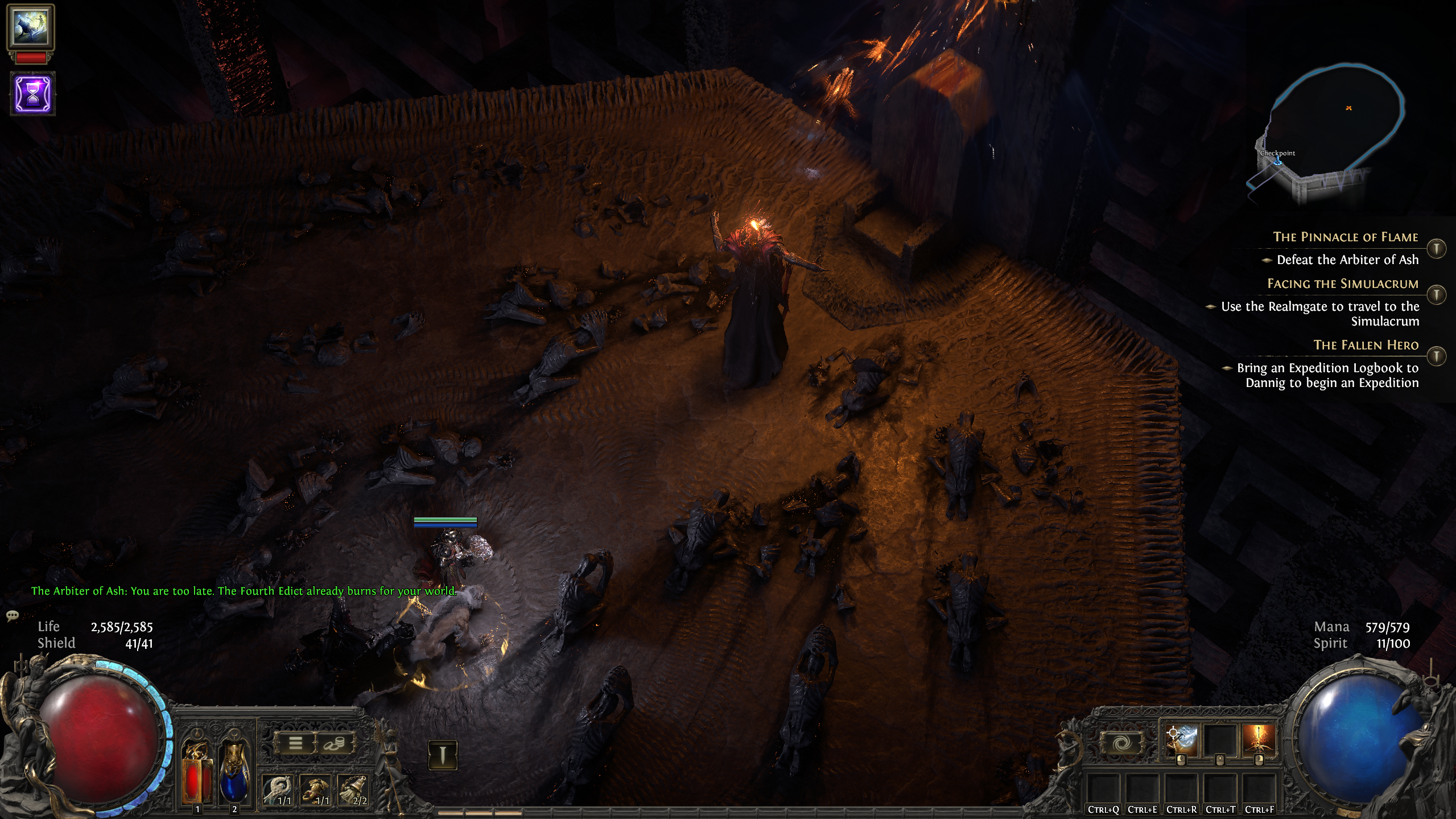Click the empty Ctrl+F skill slot
The width and height of the screenshot is (1456, 819).
tap(1260, 789)
